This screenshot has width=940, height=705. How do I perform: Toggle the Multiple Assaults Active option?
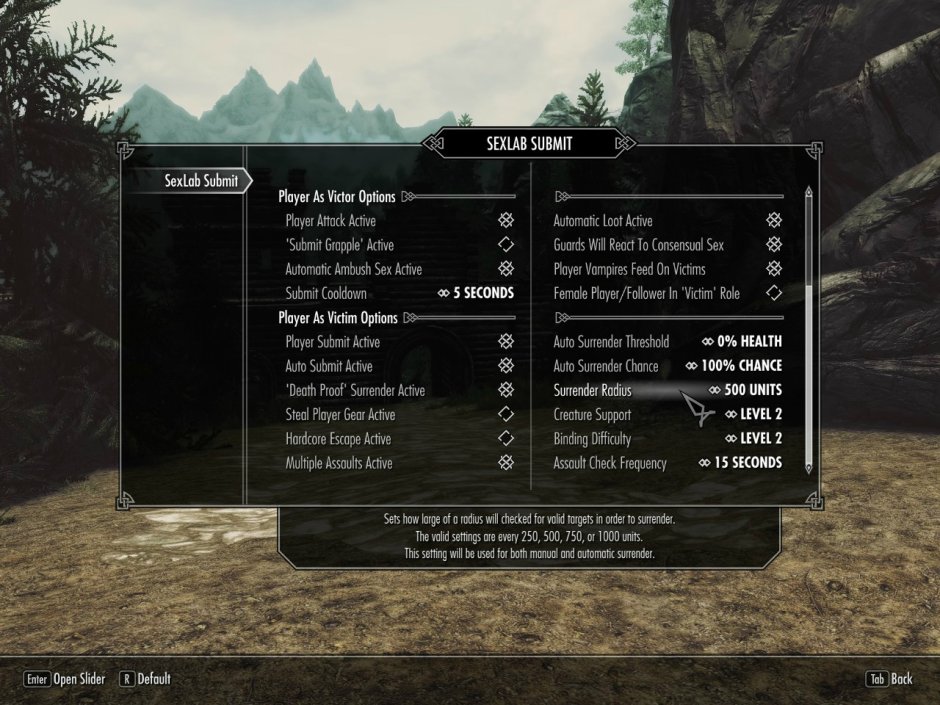[x=506, y=463]
